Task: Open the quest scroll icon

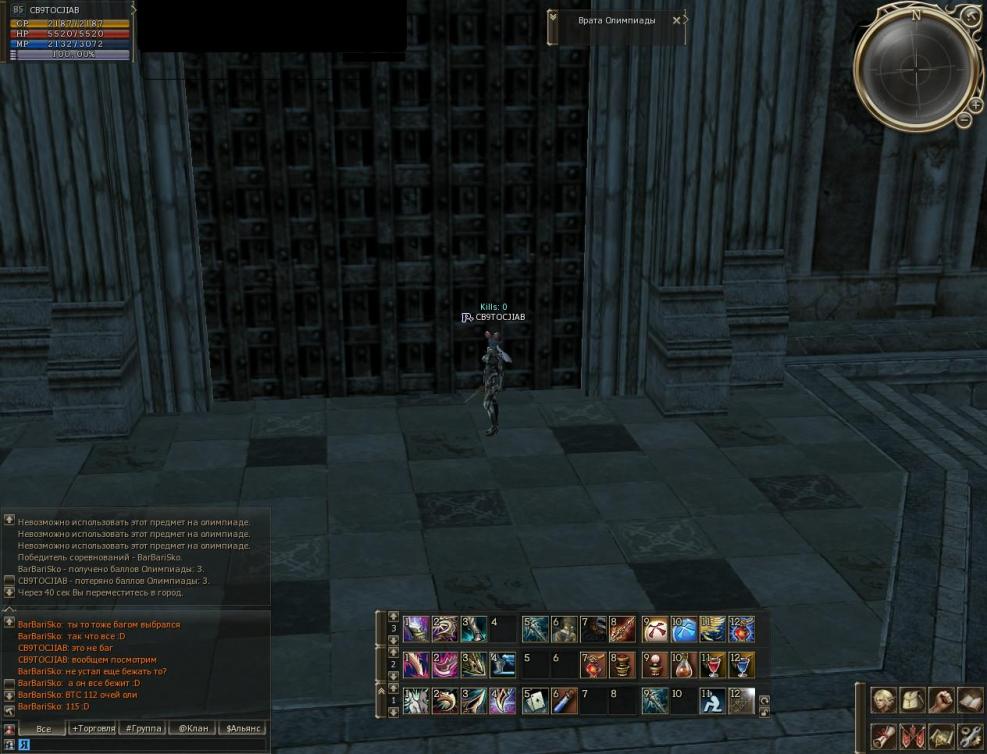Action: [883, 737]
